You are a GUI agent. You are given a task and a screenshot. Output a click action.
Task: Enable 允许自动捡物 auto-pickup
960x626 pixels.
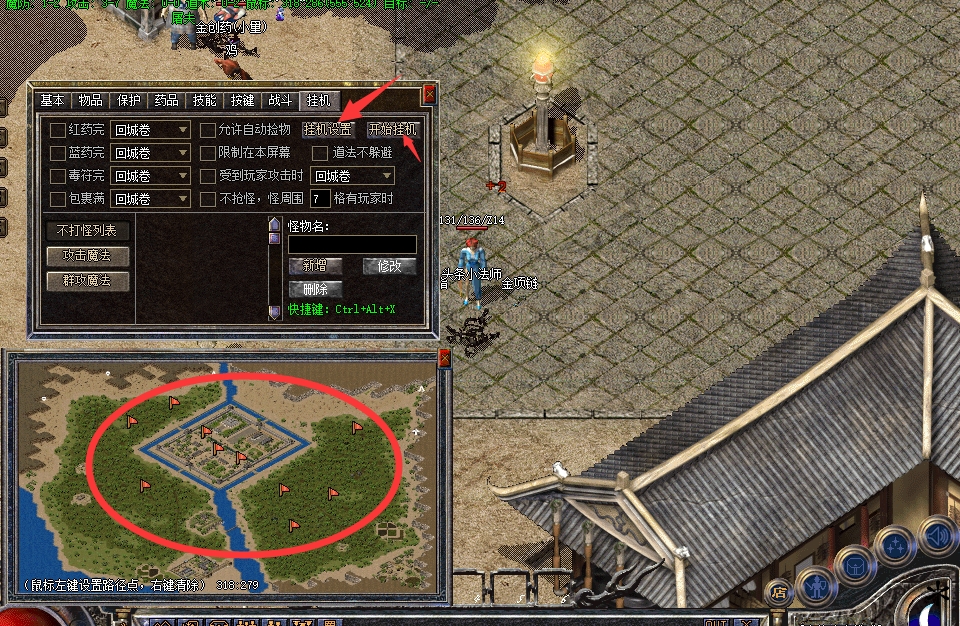208,129
